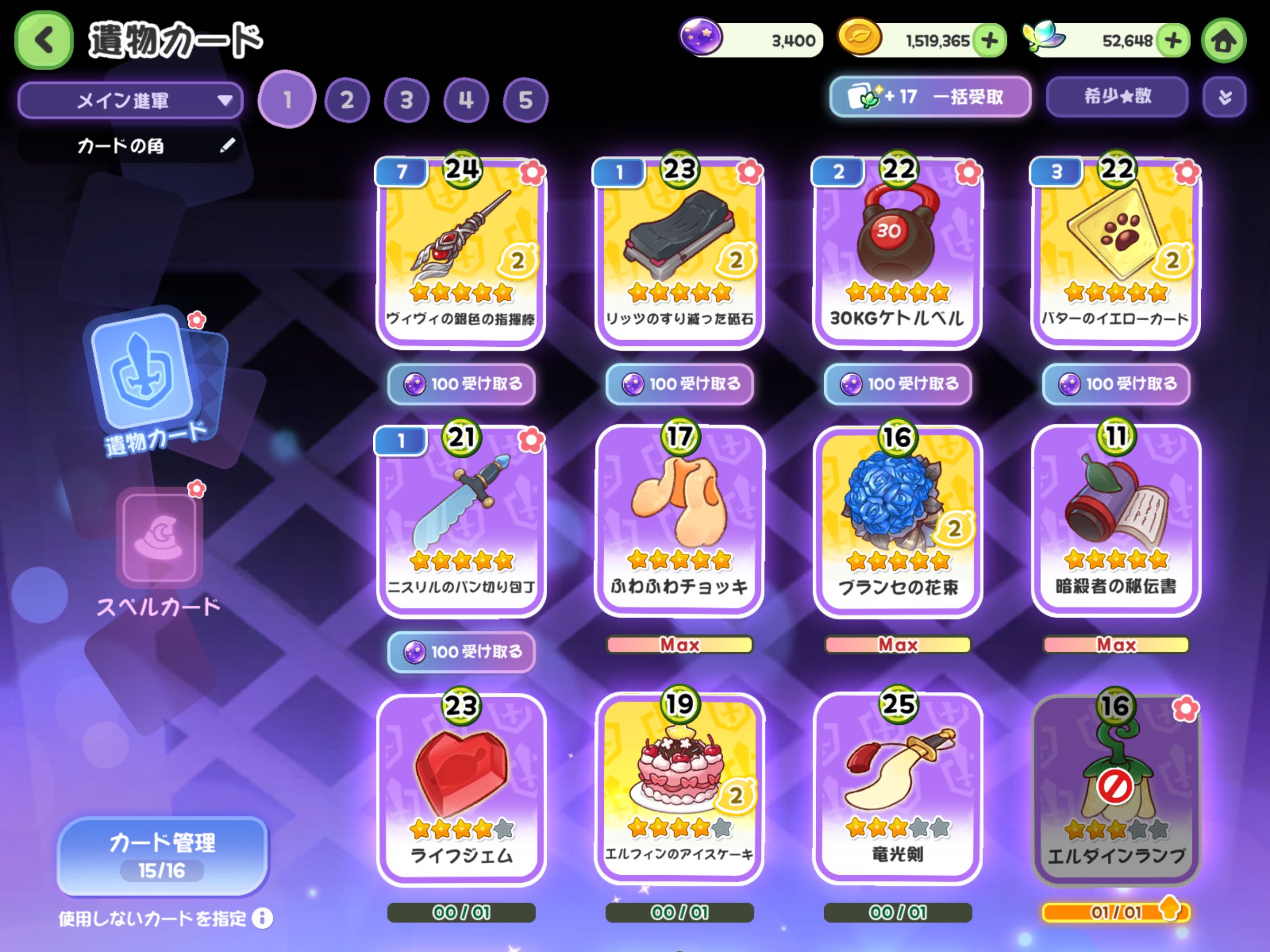Toggle the double-arrow sort order button
Viewport: 1270px width, 952px height.
(1224, 97)
